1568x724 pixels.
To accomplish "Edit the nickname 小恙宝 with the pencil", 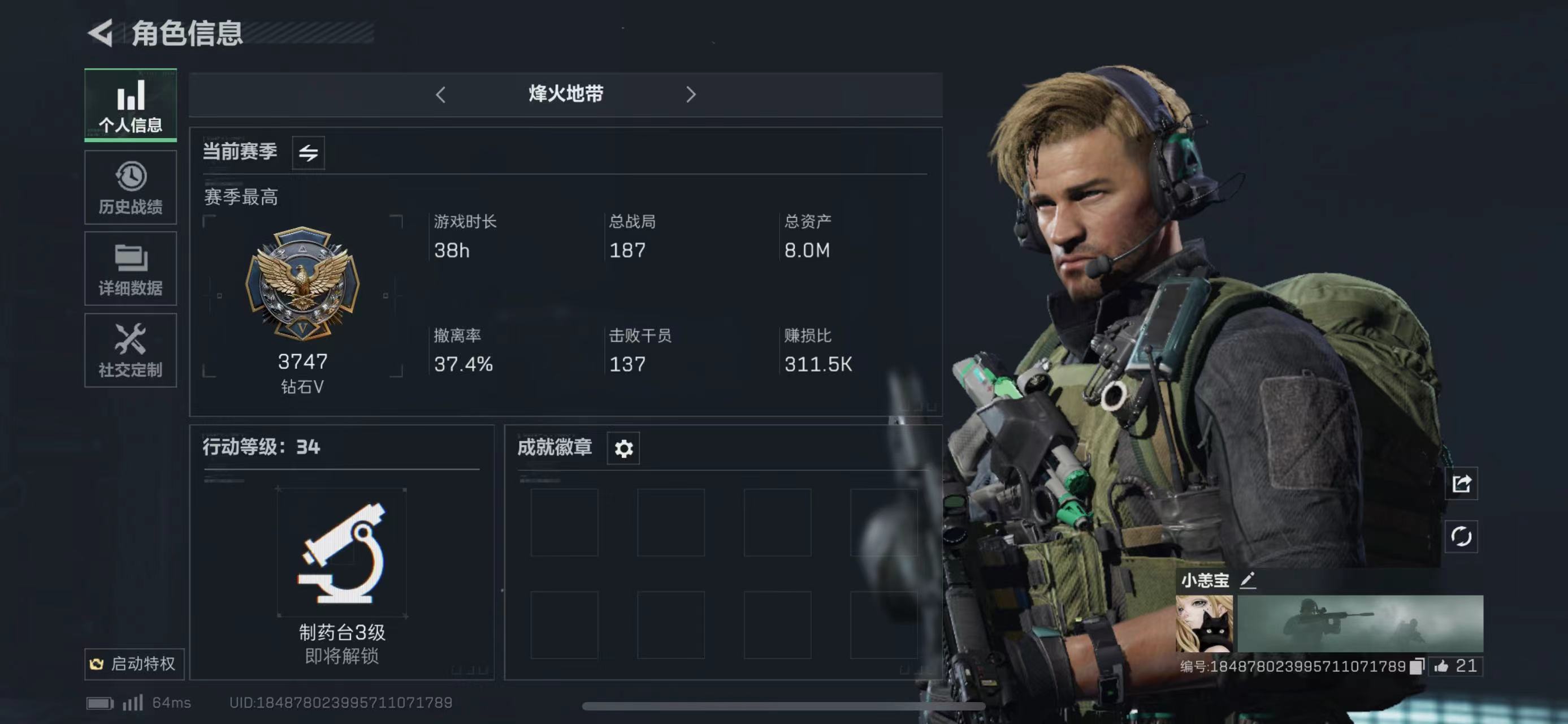I will pyautogui.click(x=1247, y=580).
